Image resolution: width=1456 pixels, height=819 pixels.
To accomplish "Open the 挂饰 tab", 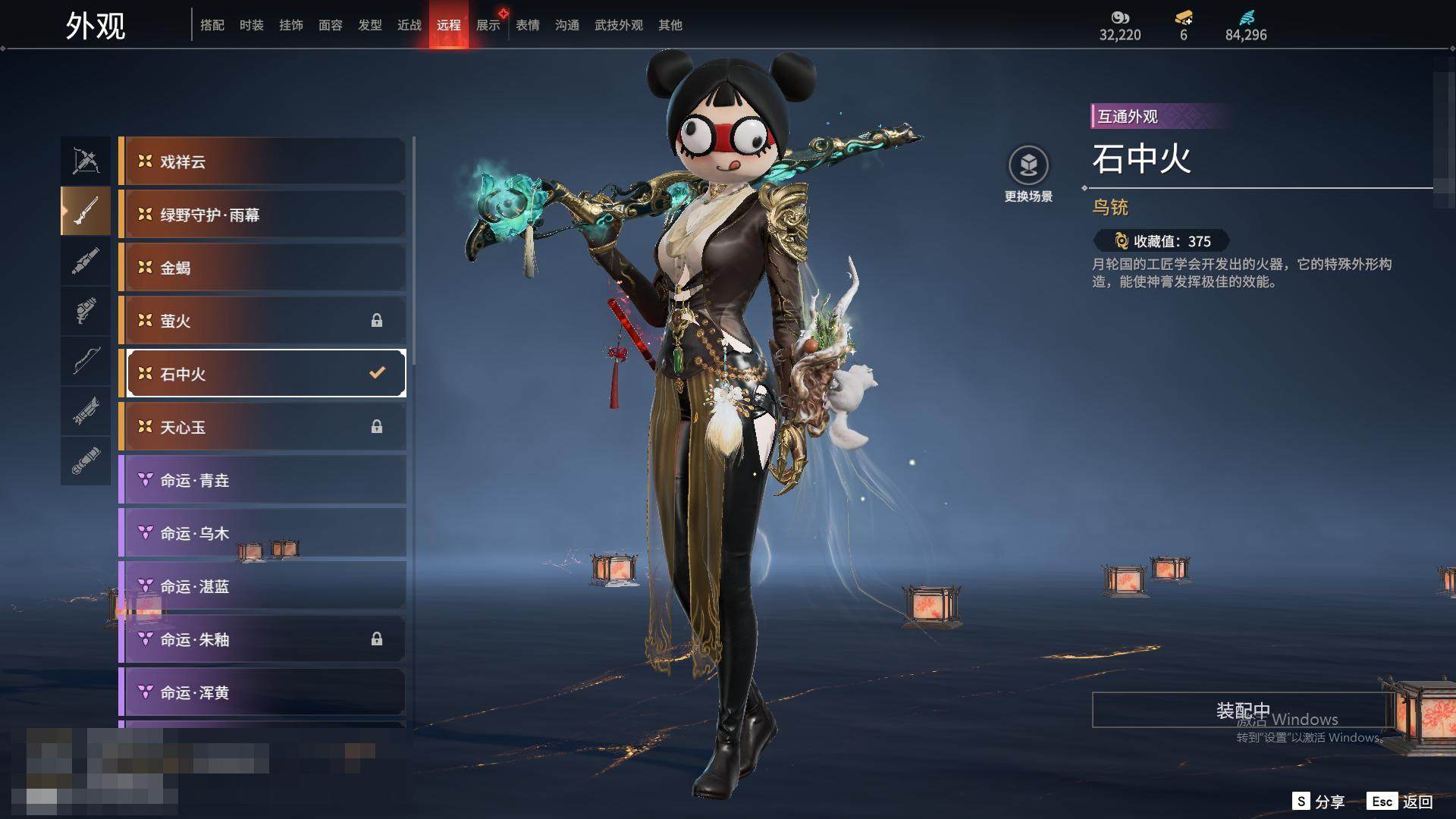I will coord(290,25).
